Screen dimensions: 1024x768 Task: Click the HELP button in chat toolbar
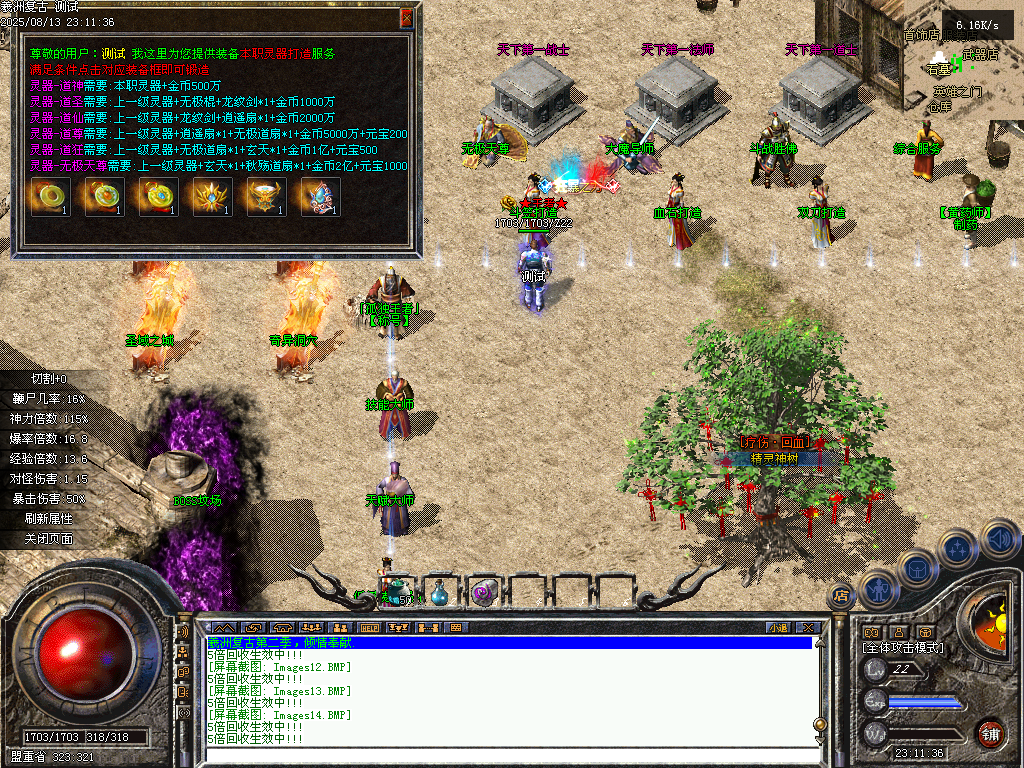click(x=369, y=628)
